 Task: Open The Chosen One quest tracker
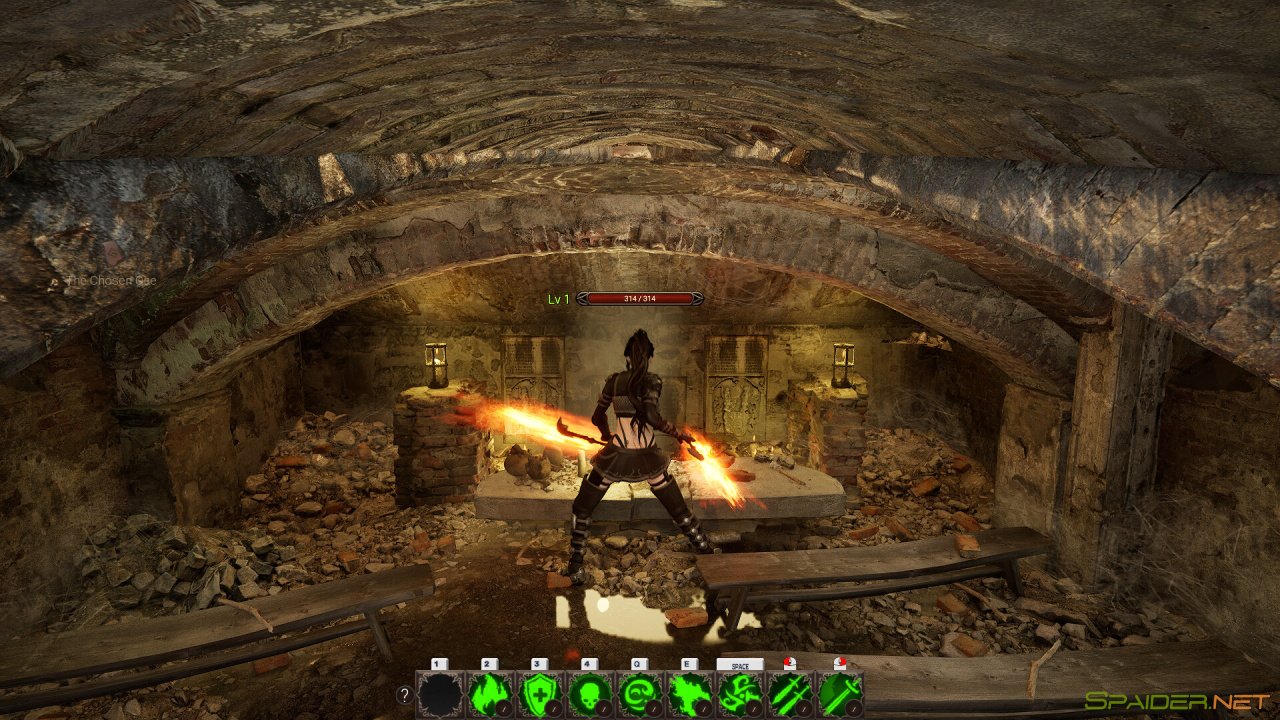111,281
